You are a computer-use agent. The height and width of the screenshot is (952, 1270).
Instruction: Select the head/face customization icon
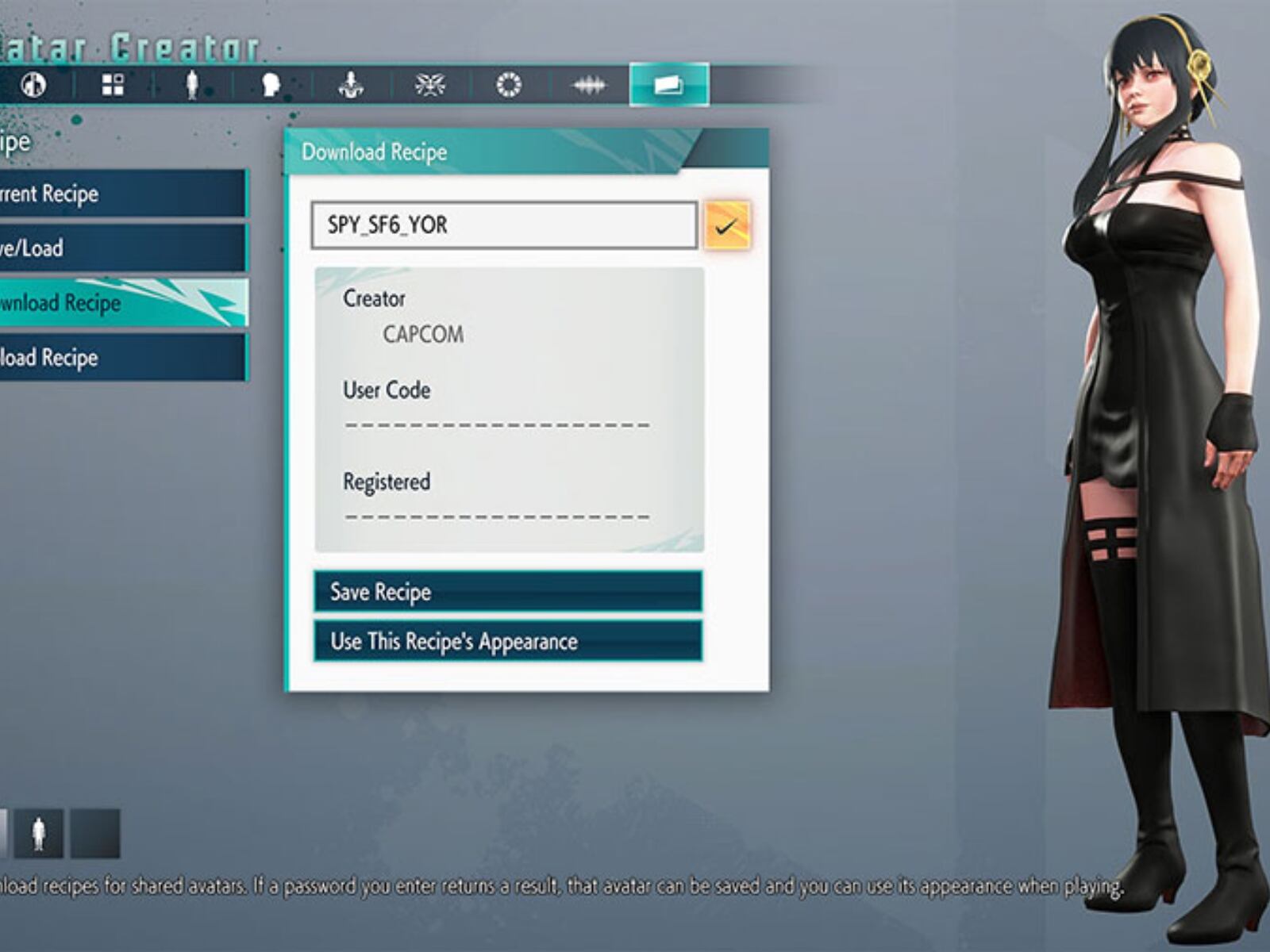pos(270,86)
